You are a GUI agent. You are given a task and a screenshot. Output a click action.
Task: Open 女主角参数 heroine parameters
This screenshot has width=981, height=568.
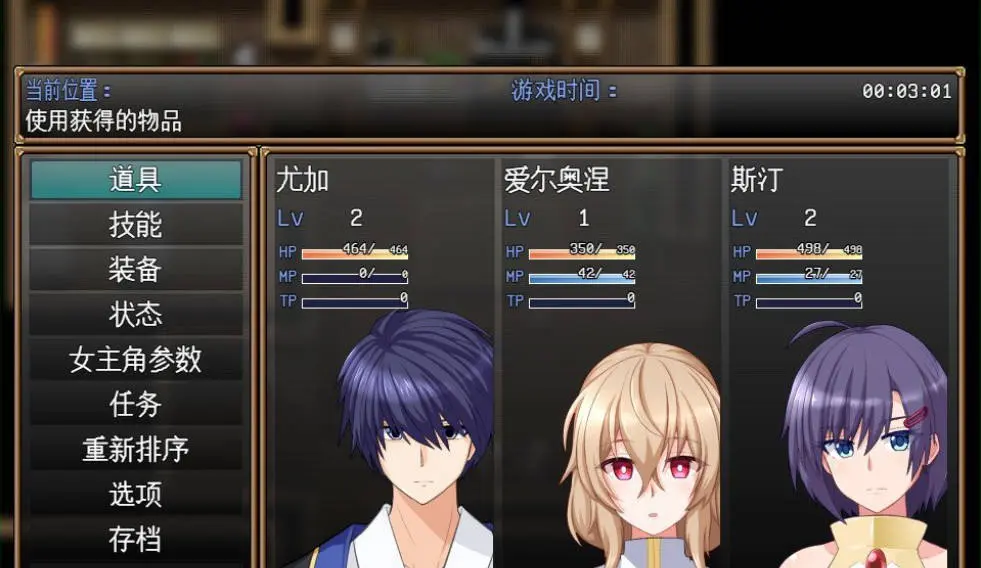click(136, 360)
